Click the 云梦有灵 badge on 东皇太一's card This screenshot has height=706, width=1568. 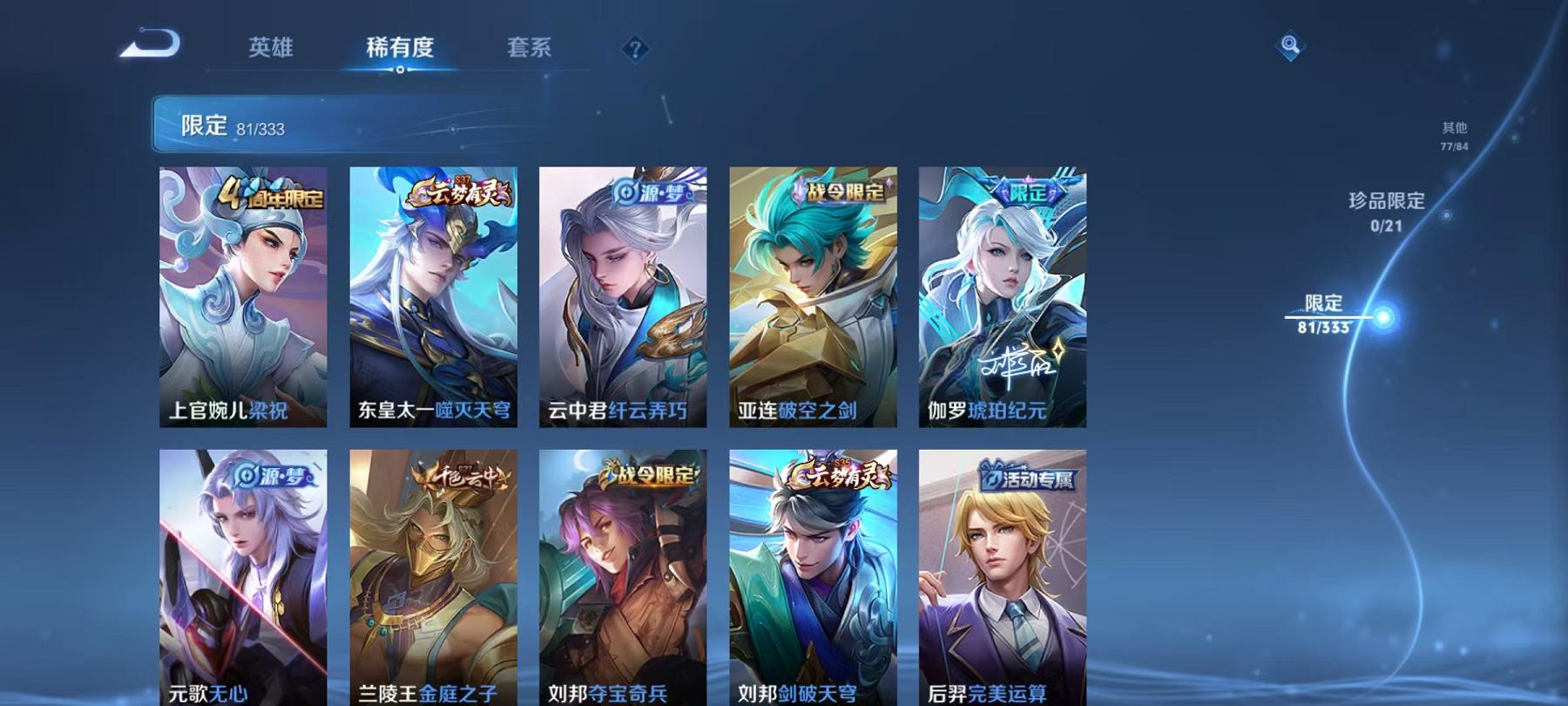(x=456, y=191)
